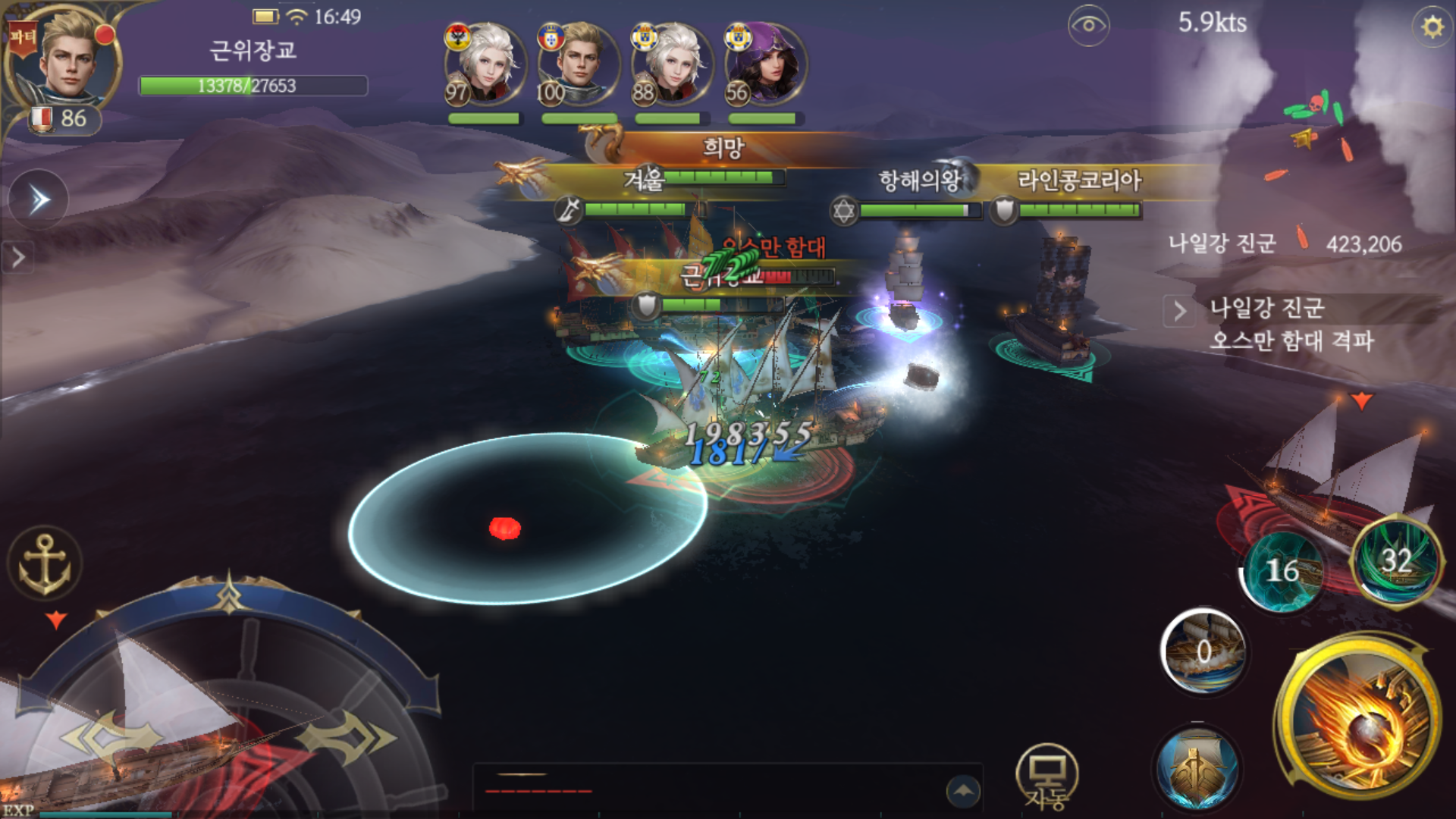Screen dimensions: 1456x819
Task: Activate the skill on 32-second cooldown
Action: (1395, 561)
